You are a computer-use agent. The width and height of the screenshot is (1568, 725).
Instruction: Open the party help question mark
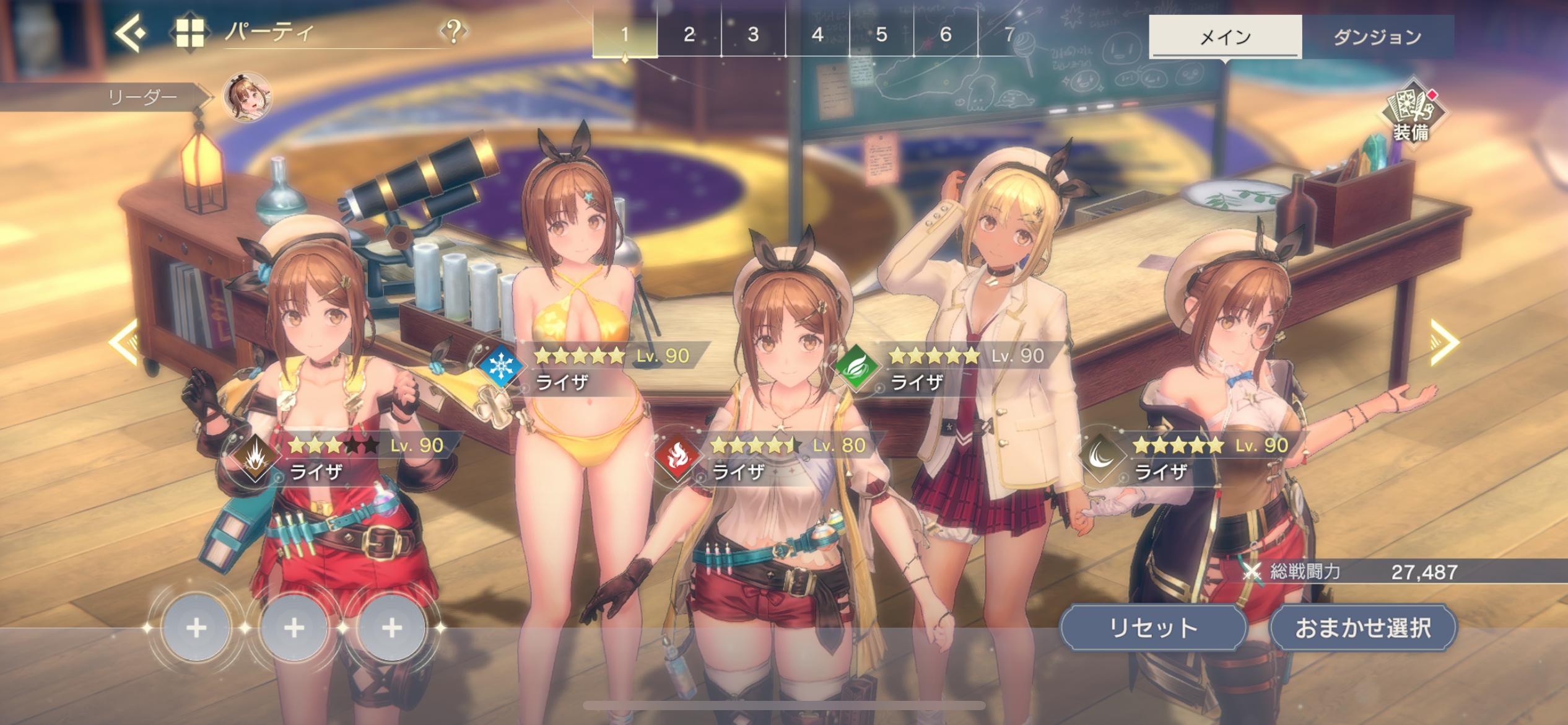(454, 31)
